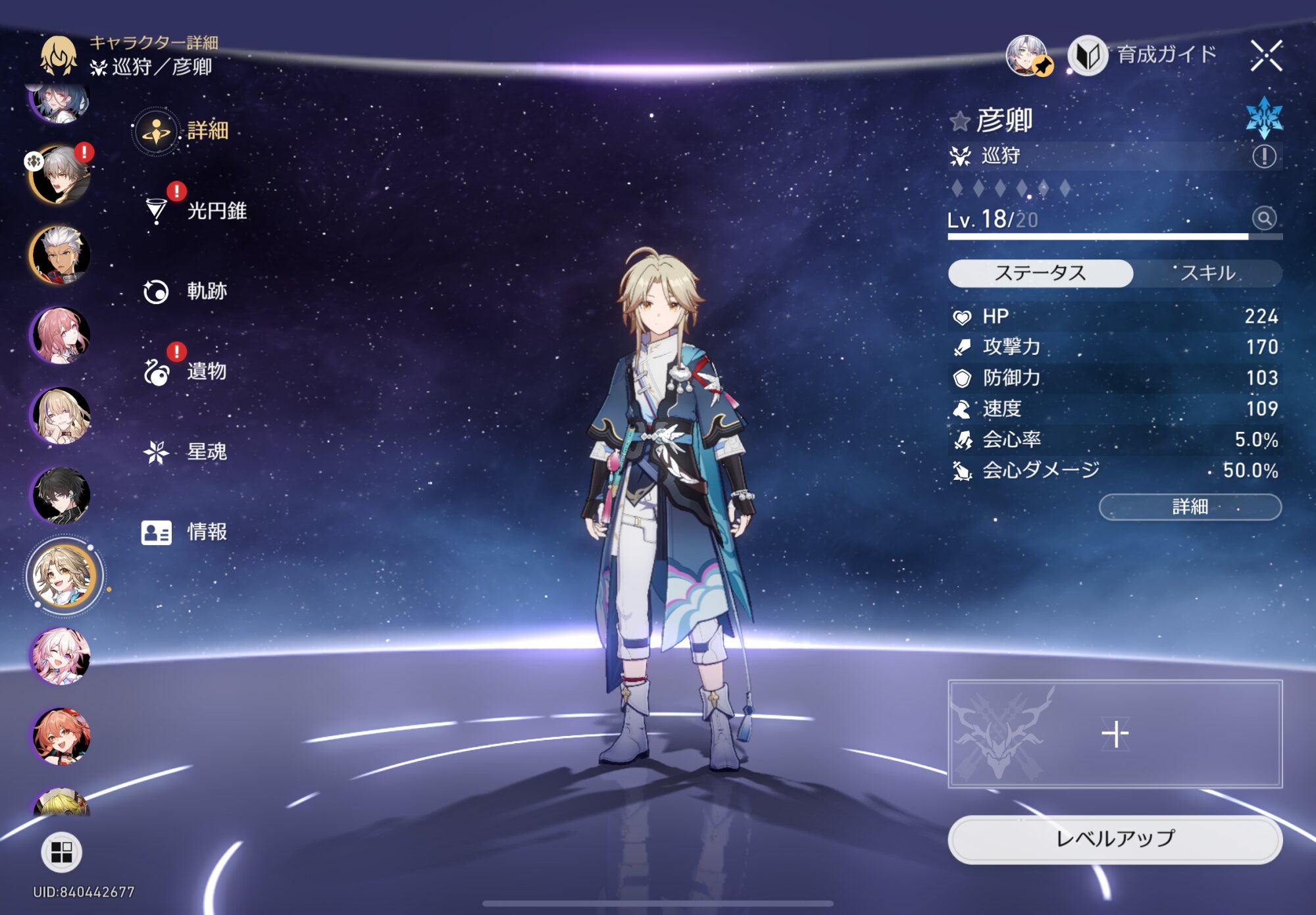The width and height of the screenshot is (1316, 915).
Task: Choose the white-haired dark-skinned character portrait
Action: [x=61, y=255]
